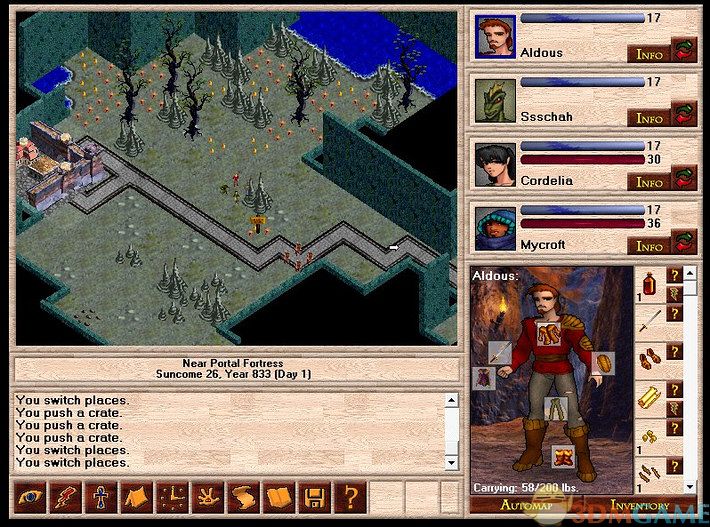Open Ssschah's Info sheet
710x527 pixels.
tap(650, 118)
